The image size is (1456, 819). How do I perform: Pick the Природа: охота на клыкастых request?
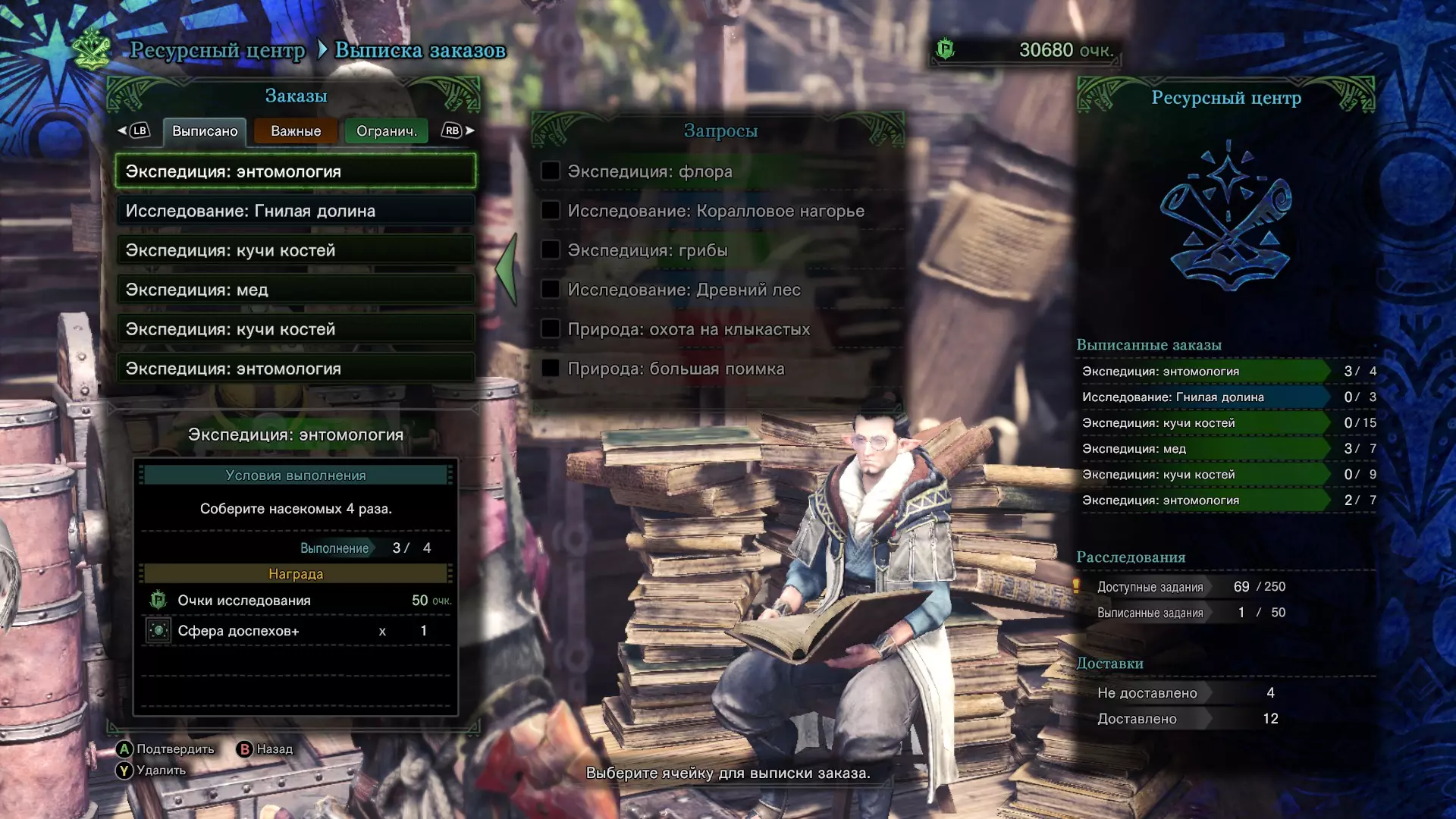[717, 329]
